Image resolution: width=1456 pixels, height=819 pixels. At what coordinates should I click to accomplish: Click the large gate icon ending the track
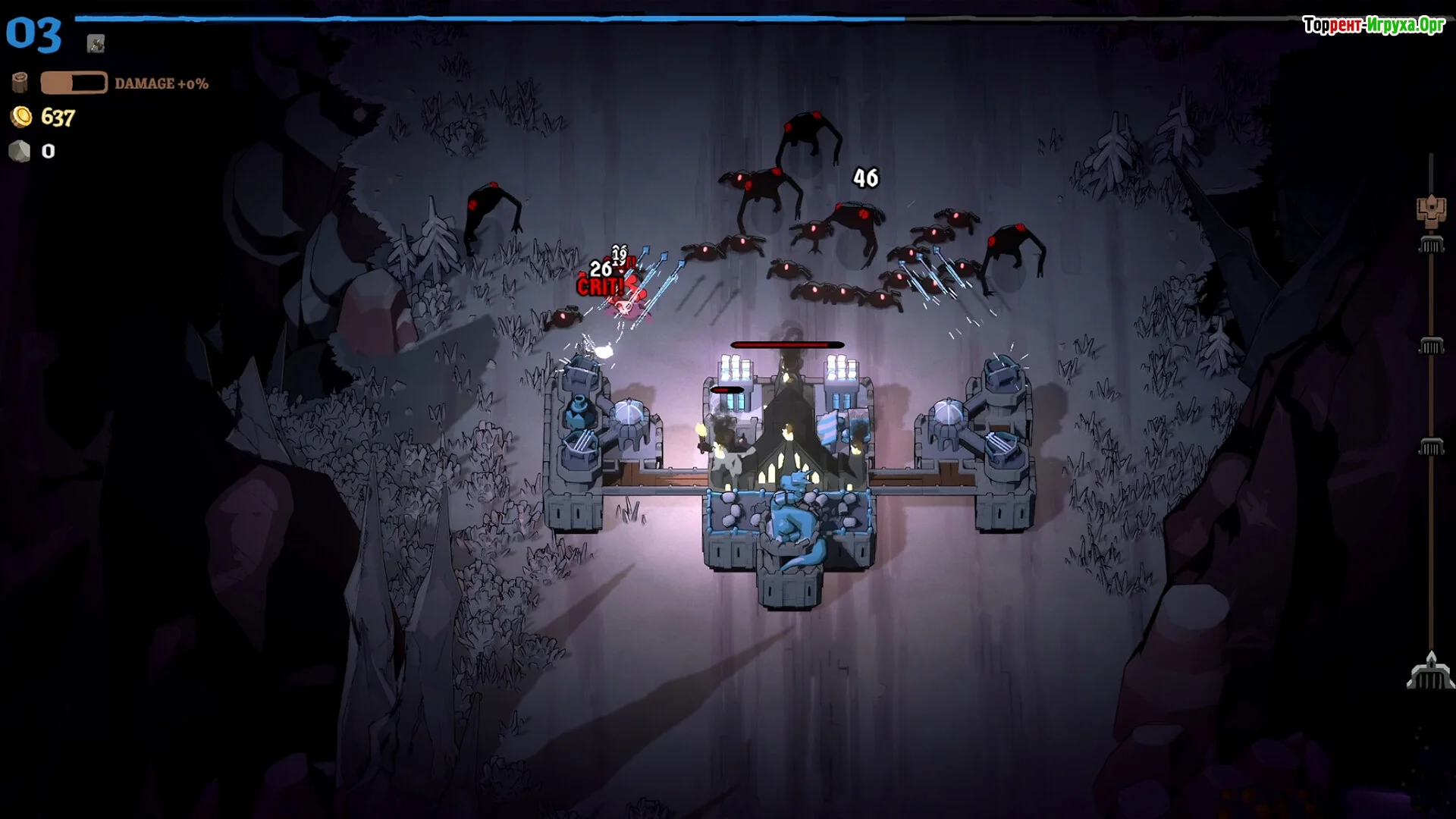click(x=1430, y=671)
